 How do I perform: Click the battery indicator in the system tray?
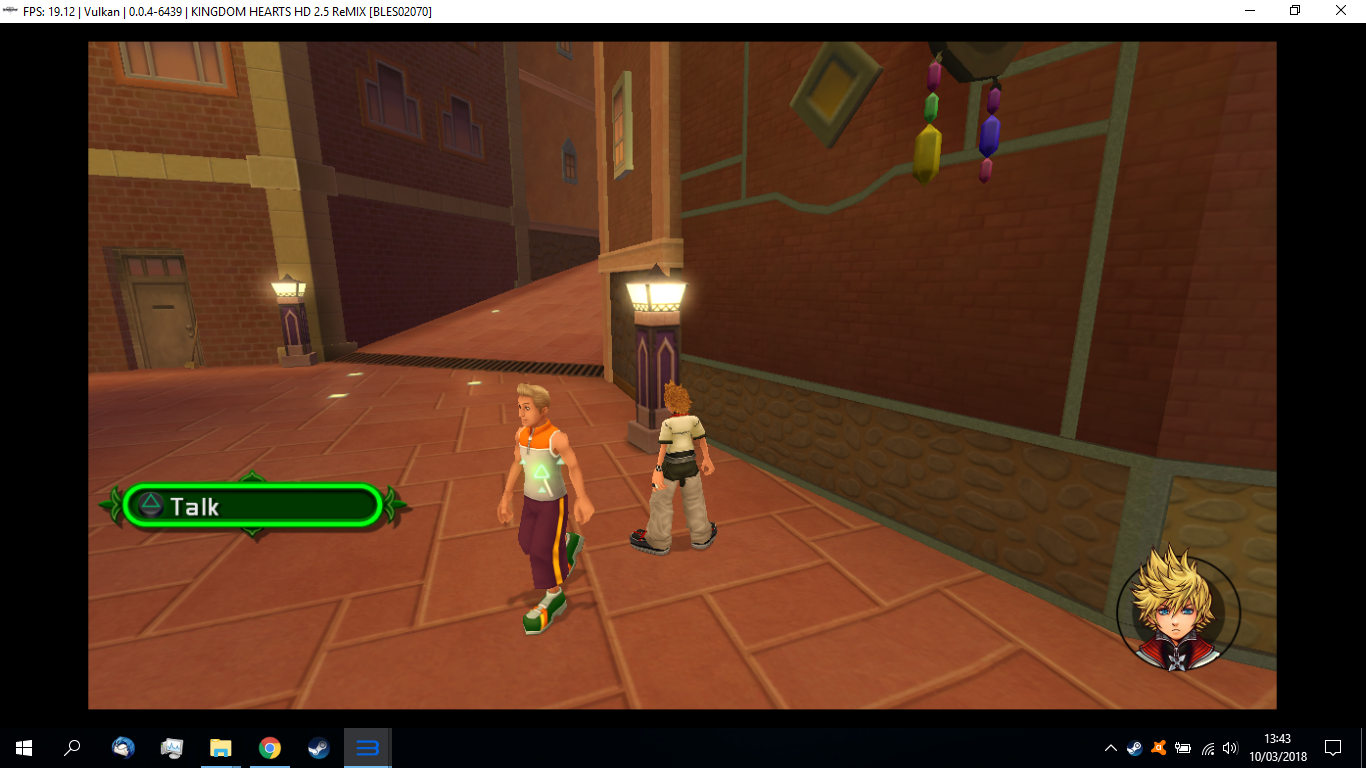pos(1184,748)
